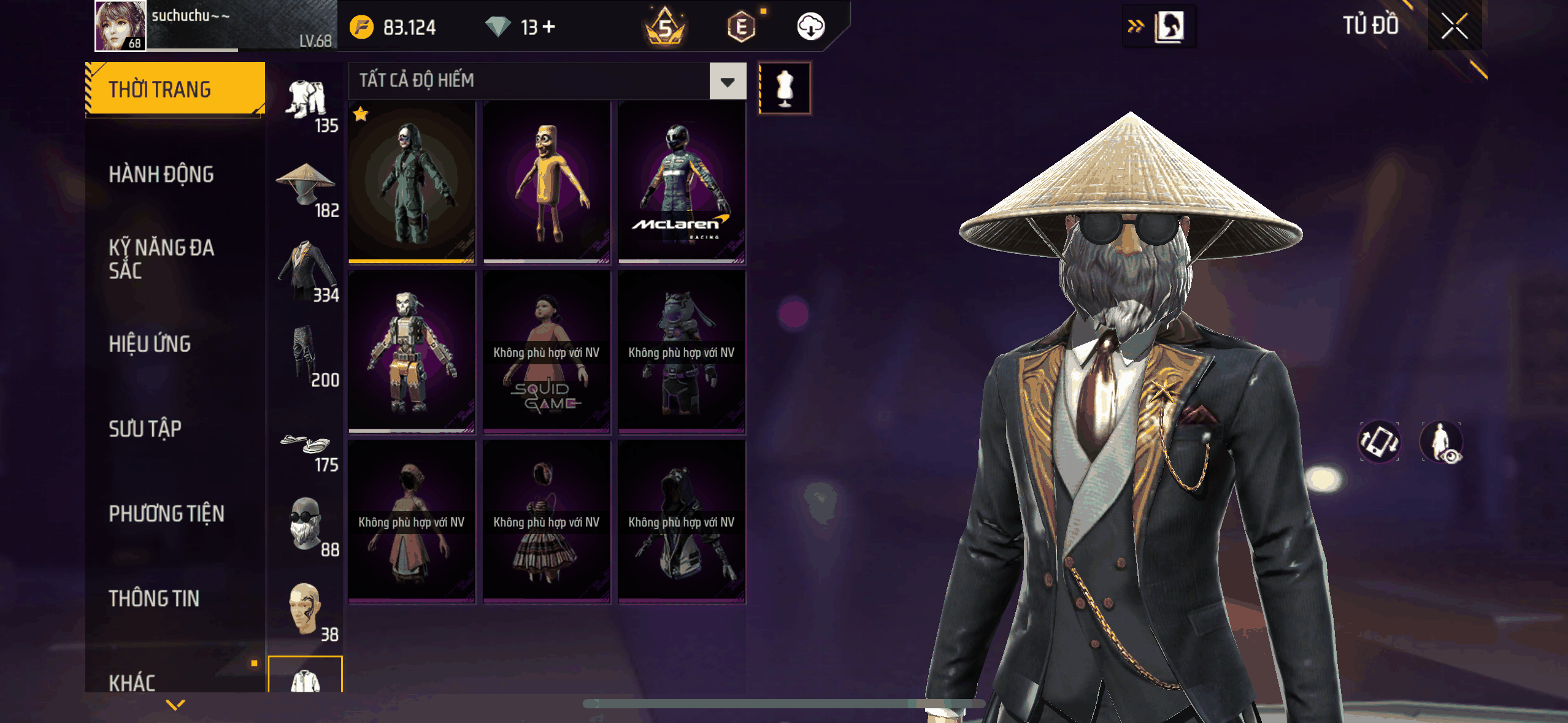Image resolution: width=1568 pixels, height=723 pixels.
Task: Select the McLaren racing outfit thumbnail
Action: point(682,184)
